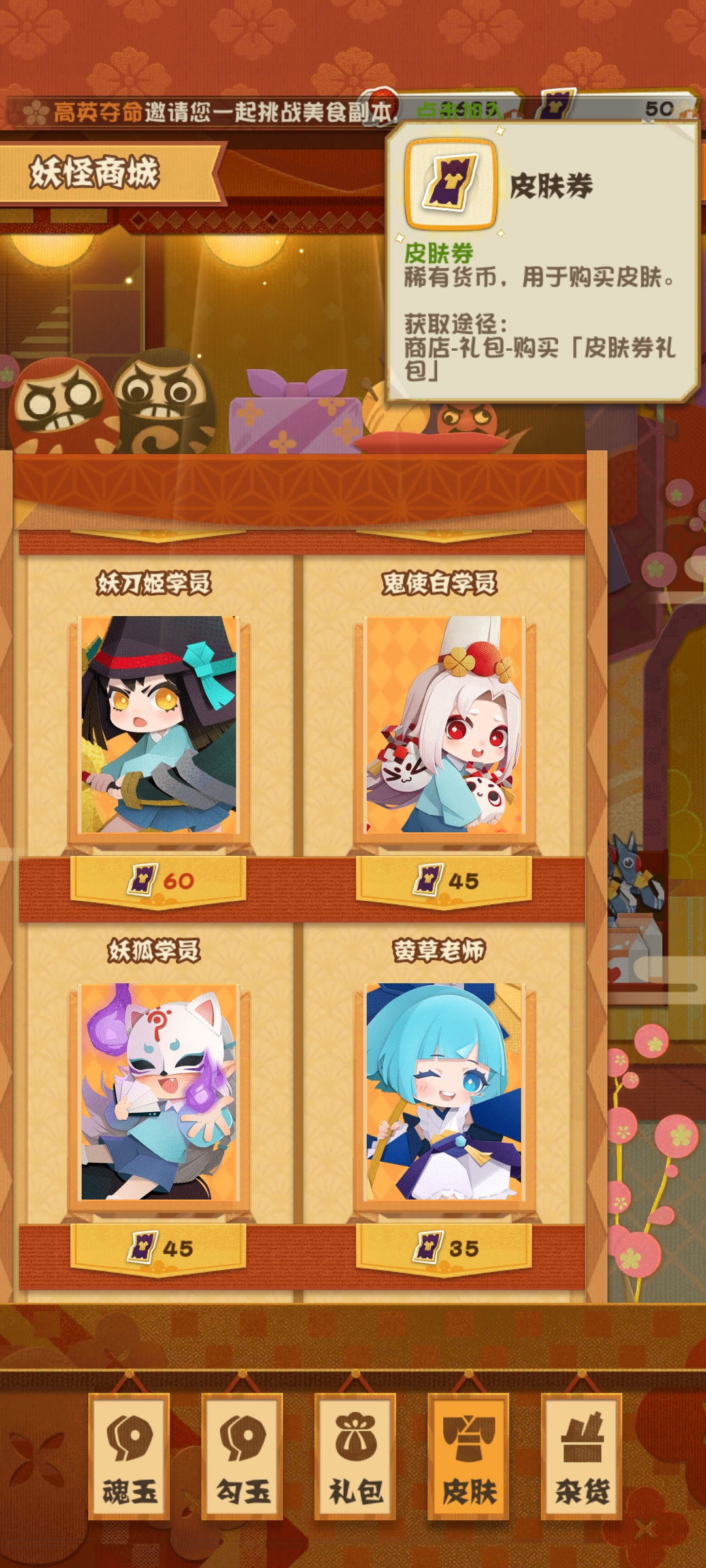
Task: Buy 妖刀姬学员 skin for 60 tickets
Action: [x=159, y=881]
